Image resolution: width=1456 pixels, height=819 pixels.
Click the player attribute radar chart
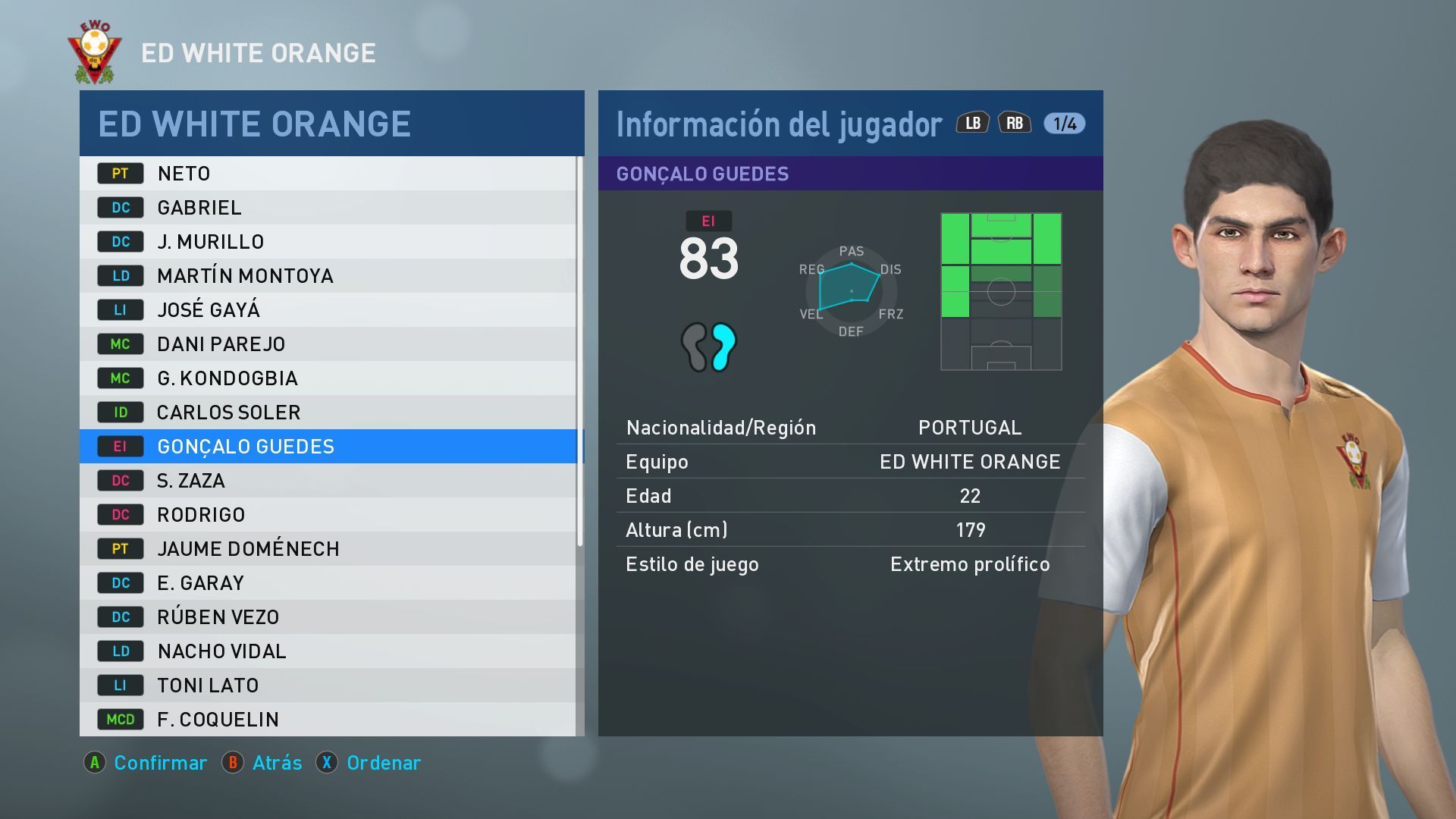click(x=851, y=290)
